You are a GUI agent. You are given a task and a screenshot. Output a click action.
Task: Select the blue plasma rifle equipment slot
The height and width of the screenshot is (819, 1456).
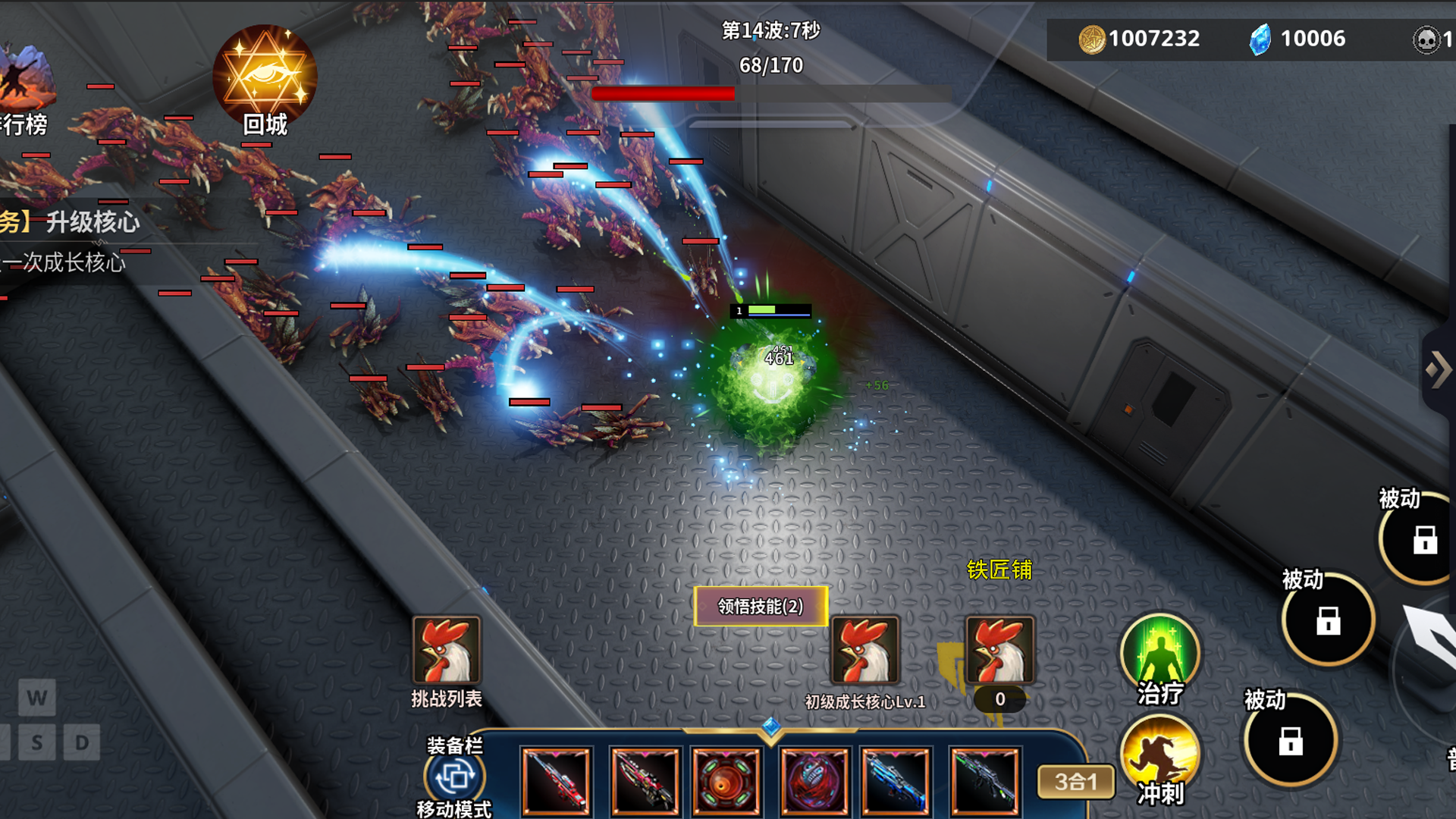[x=896, y=781]
